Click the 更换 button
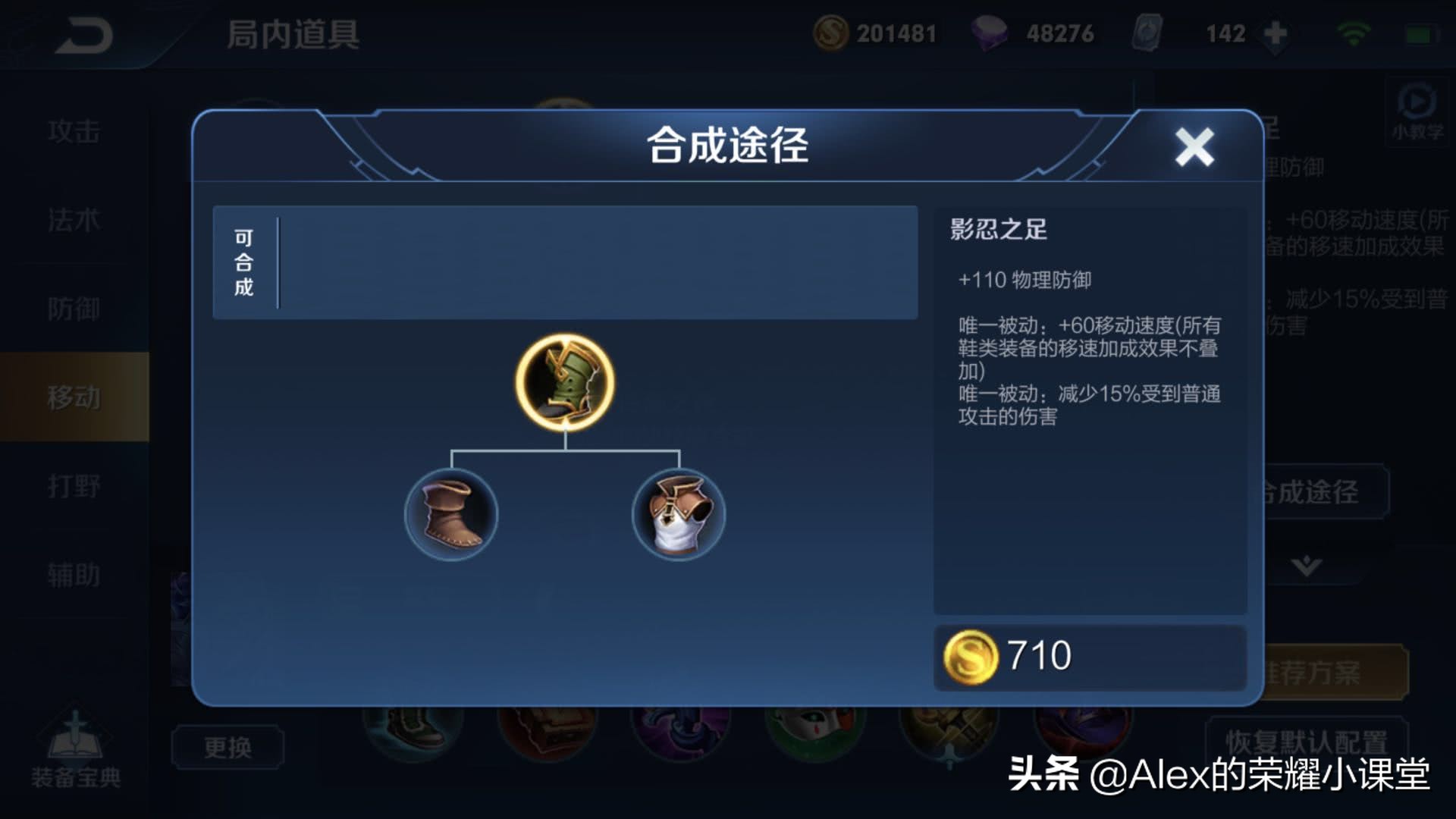 (227, 747)
